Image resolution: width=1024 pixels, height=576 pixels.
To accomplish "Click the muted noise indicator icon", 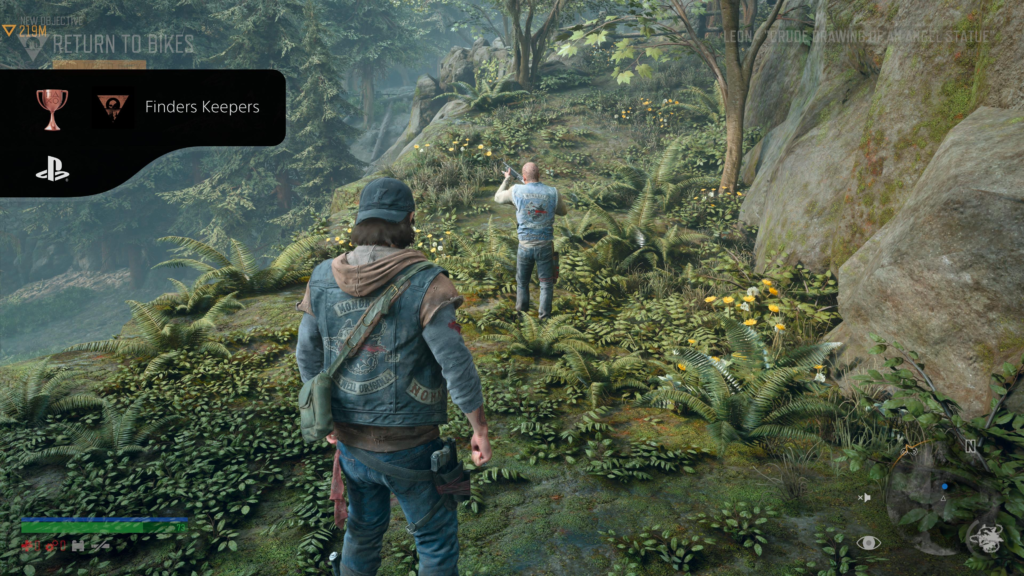I will click(x=864, y=497).
